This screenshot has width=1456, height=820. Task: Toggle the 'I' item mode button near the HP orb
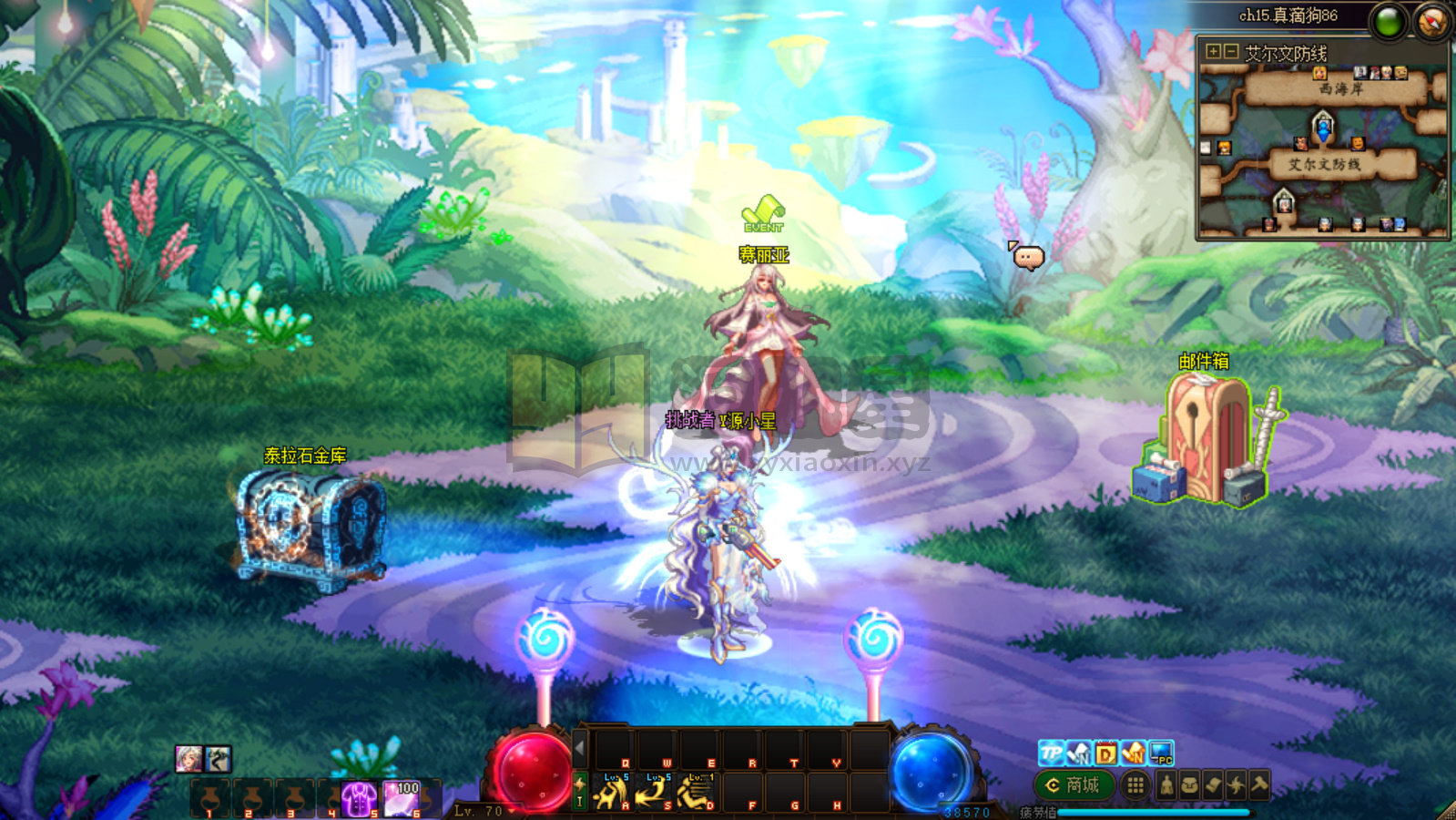click(580, 802)
